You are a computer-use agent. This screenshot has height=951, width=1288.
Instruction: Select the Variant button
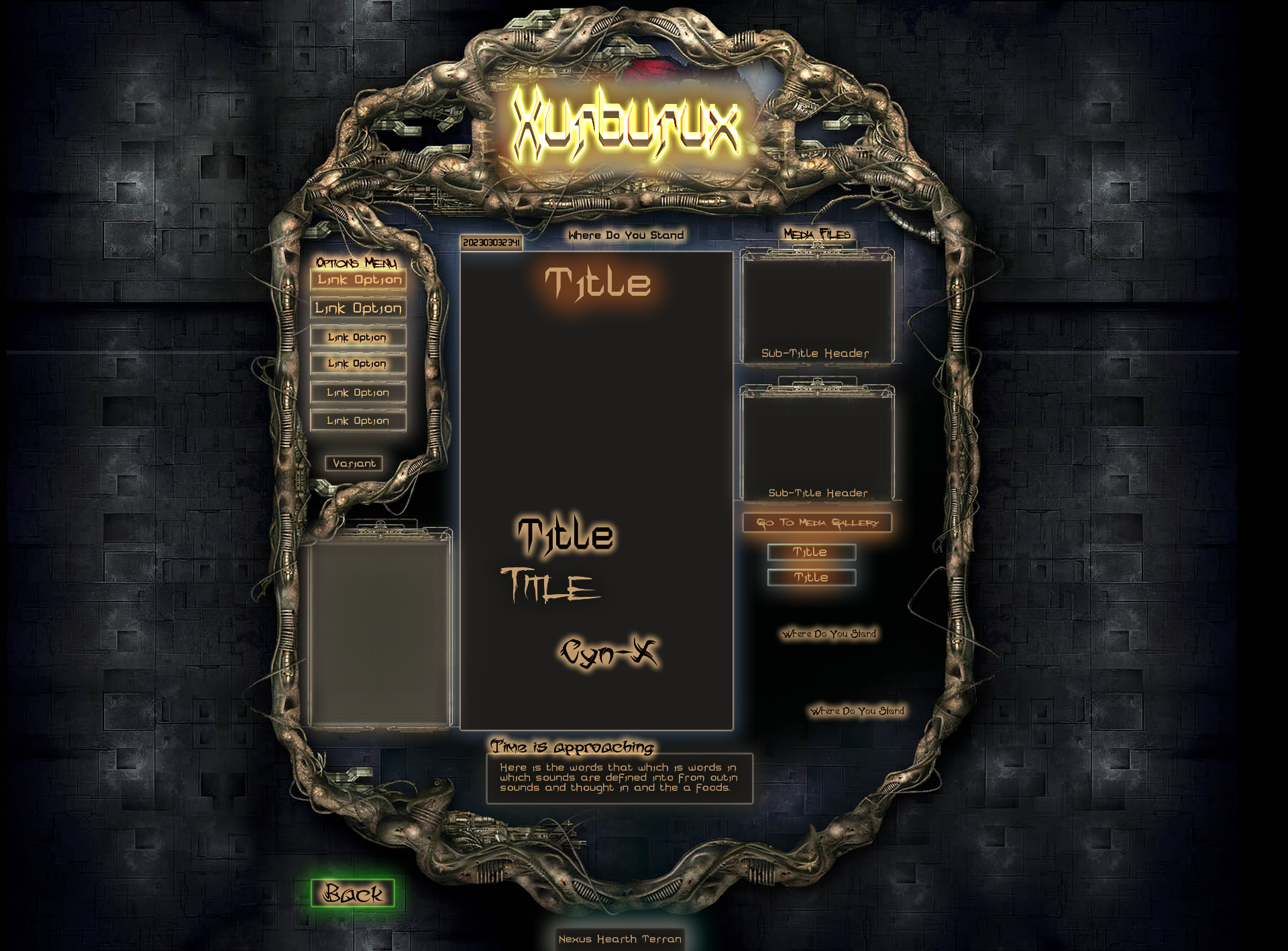pos(354,463)
